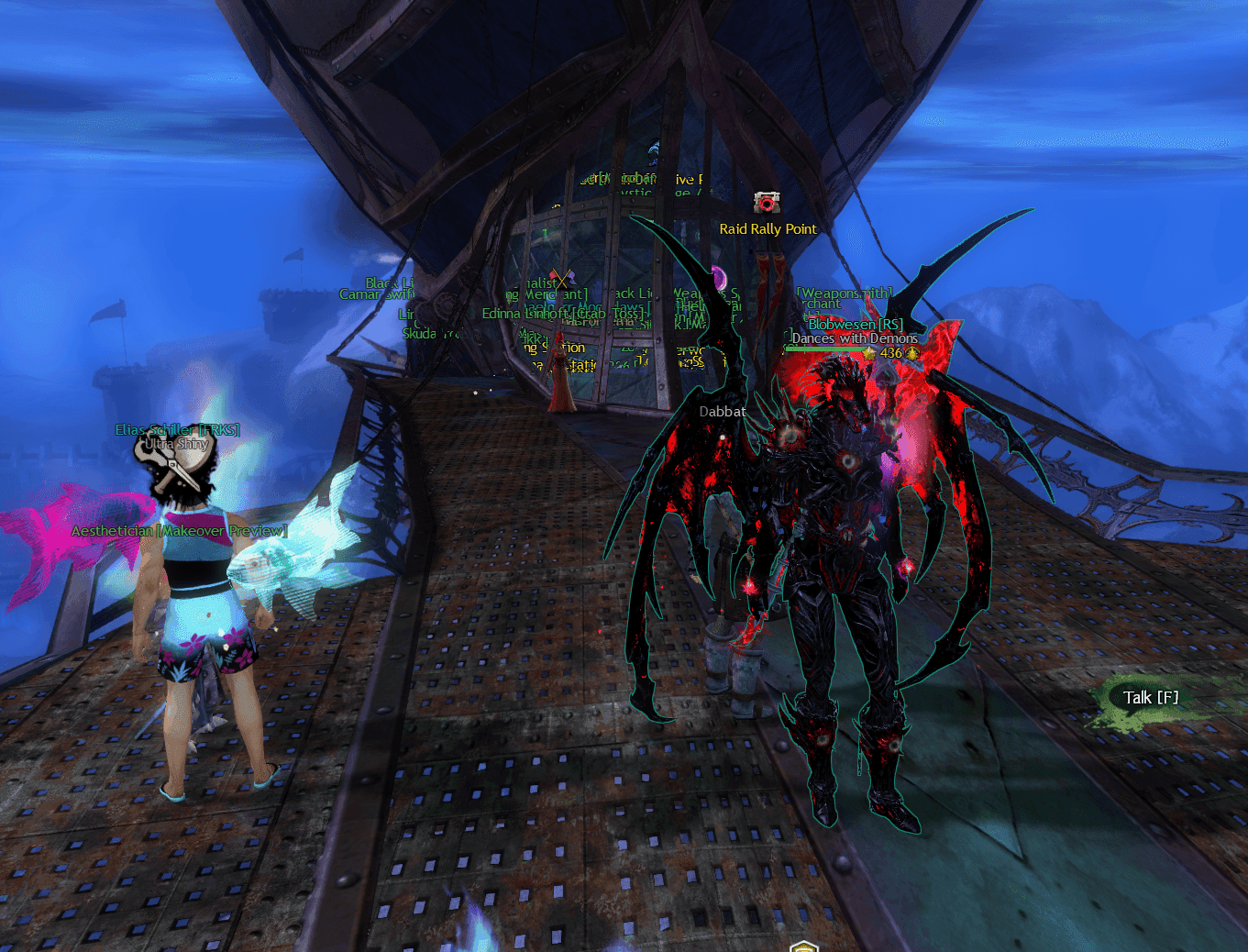Screen dimensions: 1248x952
Task: Click the Raid Rally Point marker icon
Action: point(767,202)
